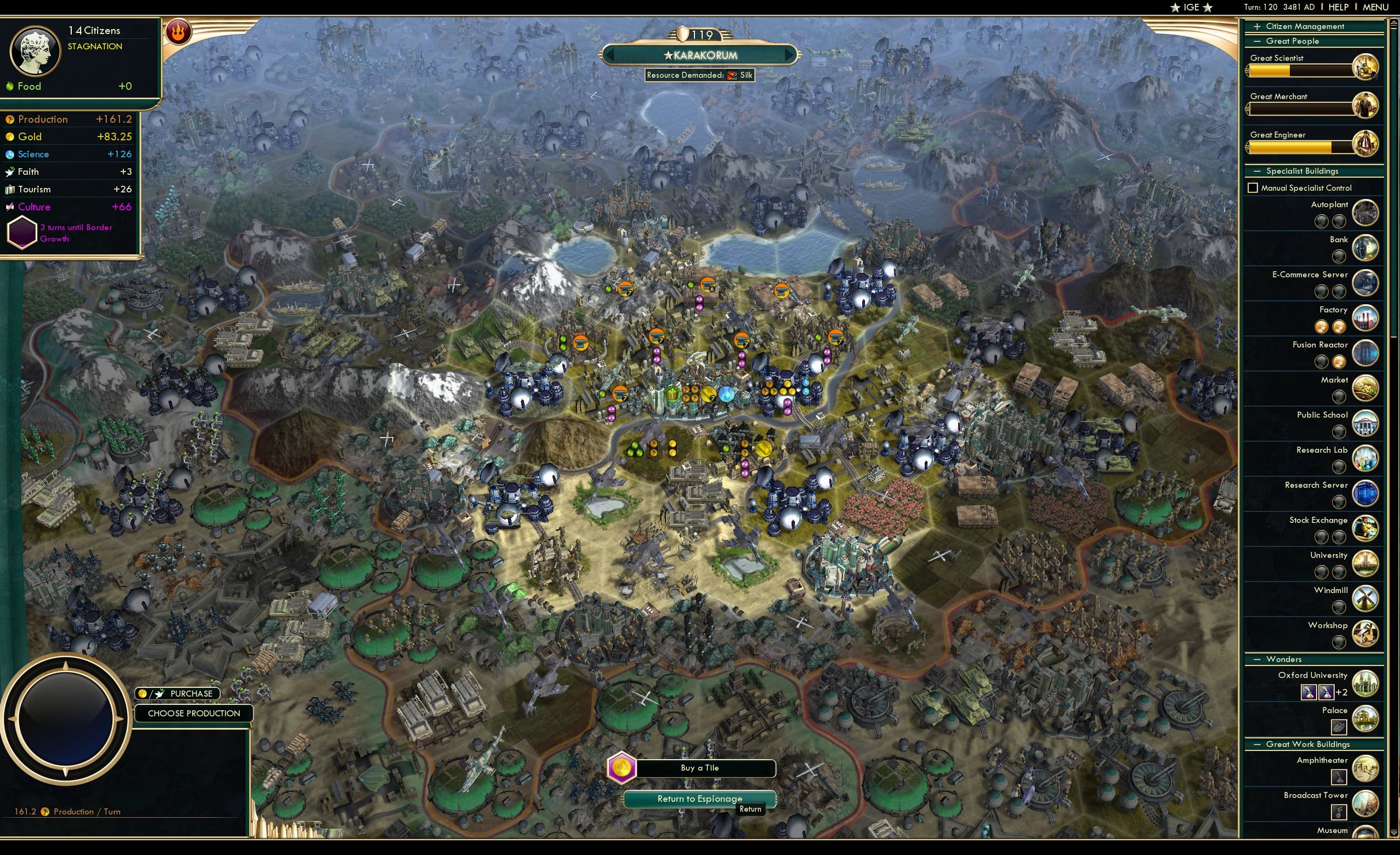The height and width of the screenshot is (855, 1400).
Task: Toggle the filled Fusion Reactor specialist slot
Action: click(x=1340, y=362)
